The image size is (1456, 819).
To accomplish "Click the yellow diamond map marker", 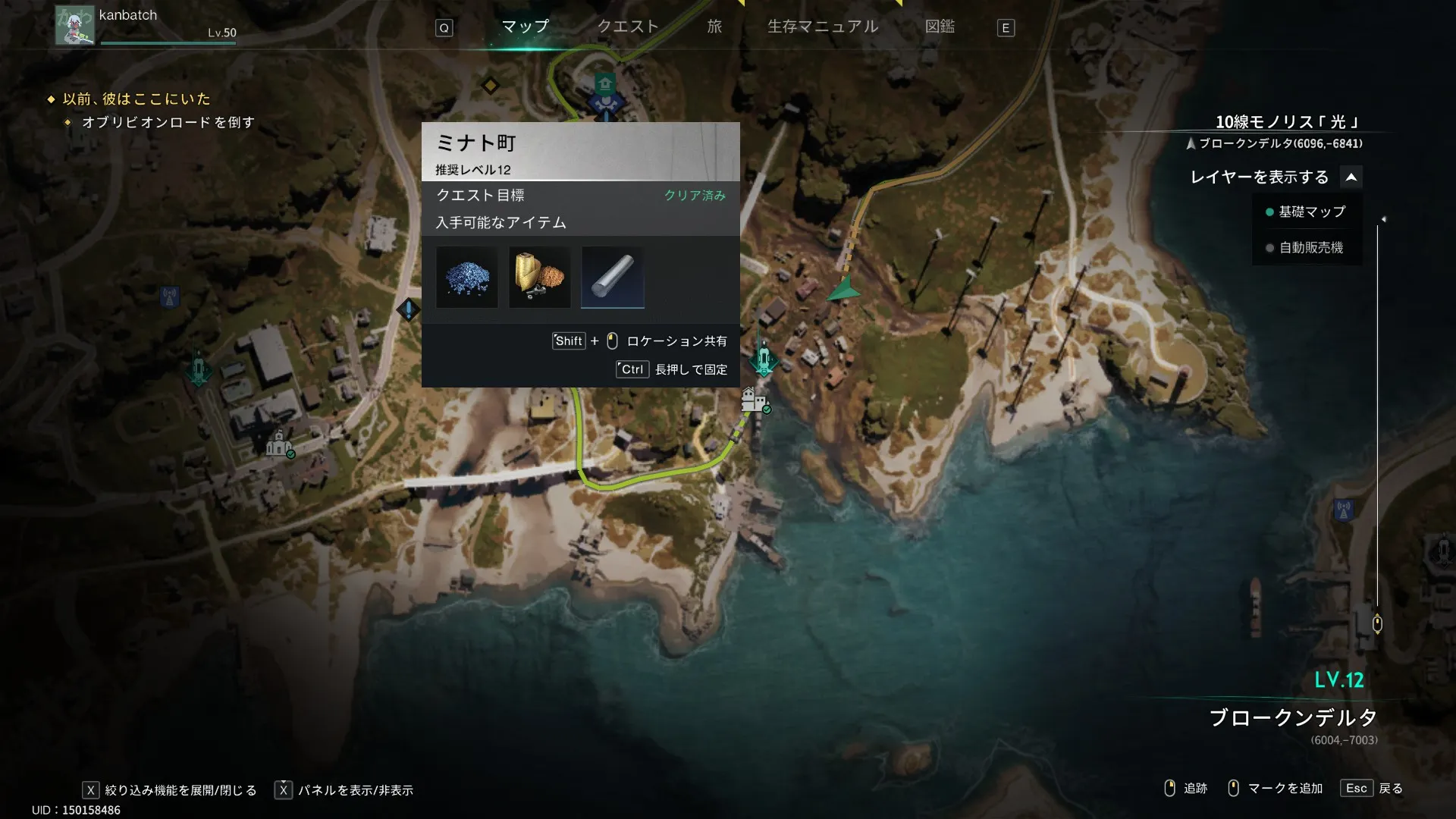I will point(491,86).
